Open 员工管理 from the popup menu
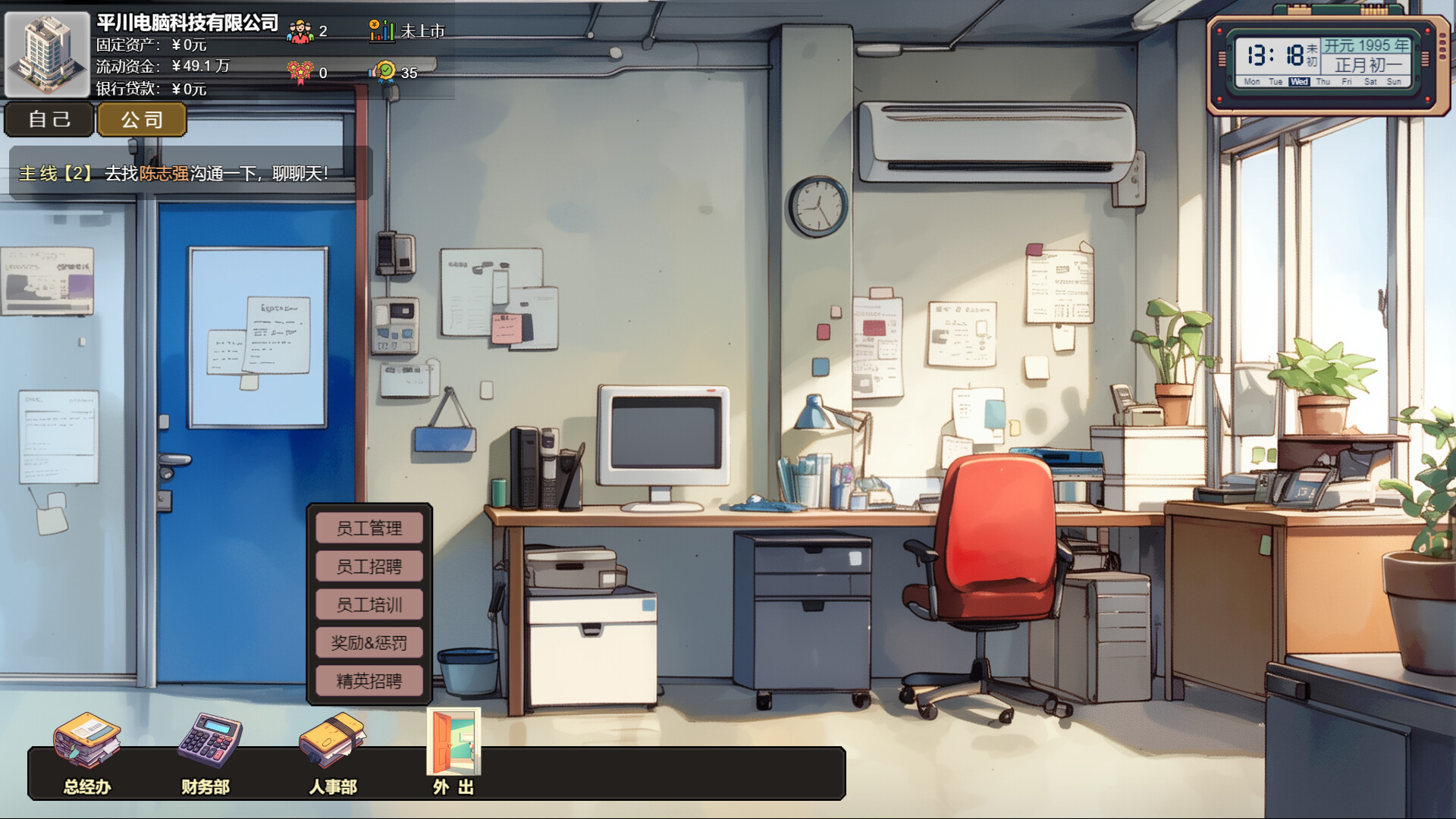Screen dimensions: 1456x819 (x=369, y=529)
